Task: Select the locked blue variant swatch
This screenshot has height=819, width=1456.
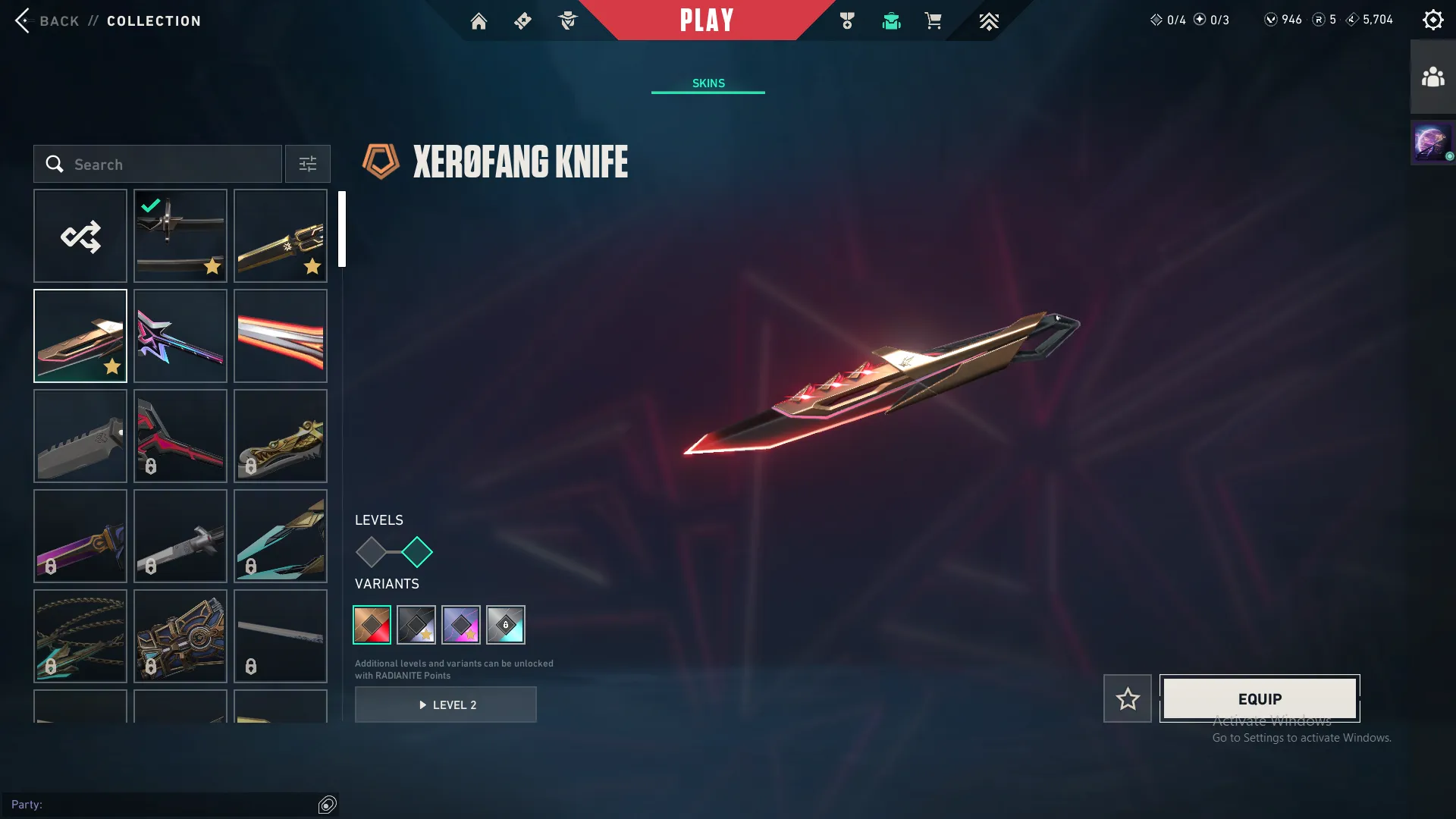Action: click(x=506, y=625)
